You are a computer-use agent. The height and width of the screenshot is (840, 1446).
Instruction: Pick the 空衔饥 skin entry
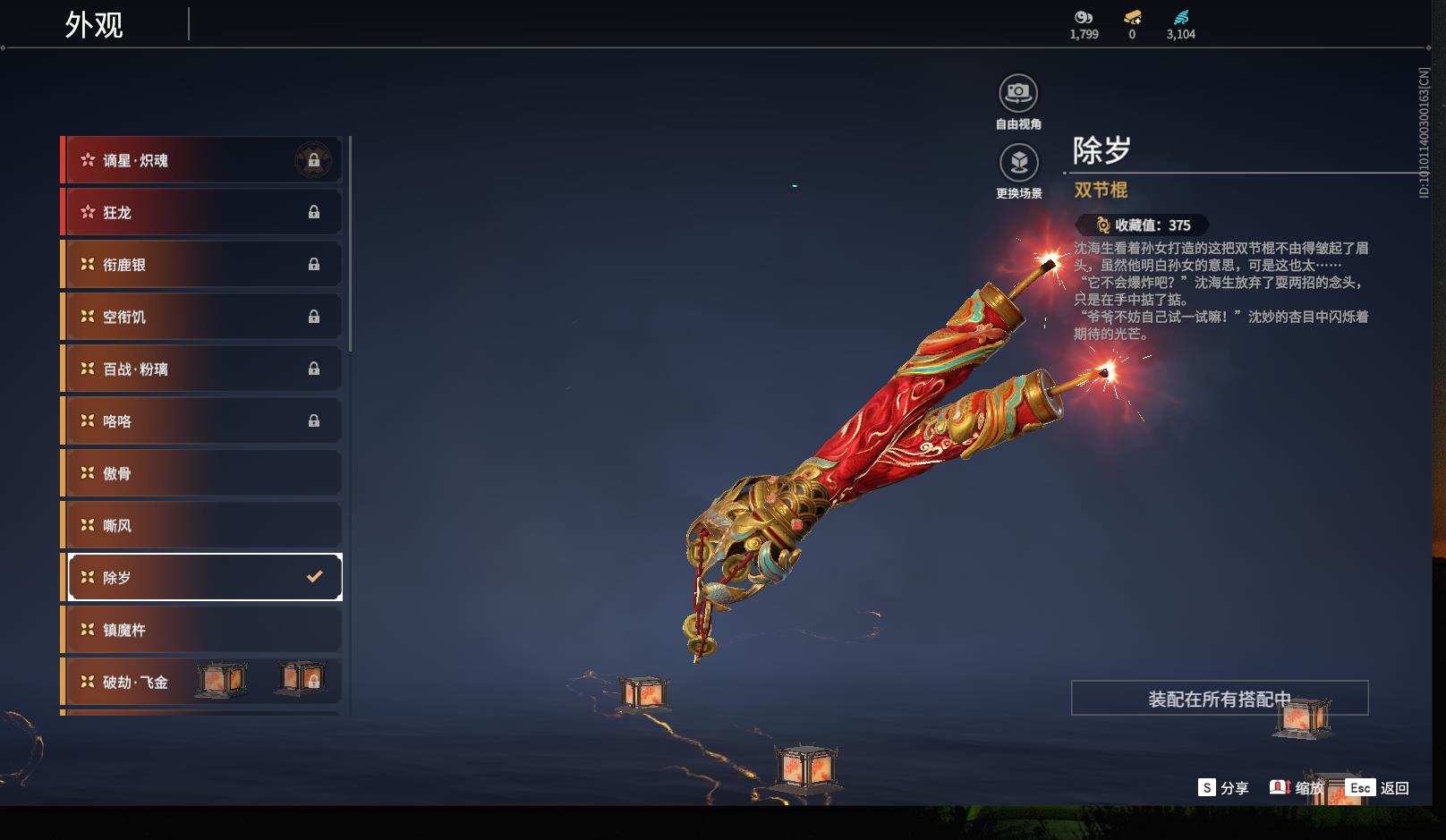[x=201, y=317]
